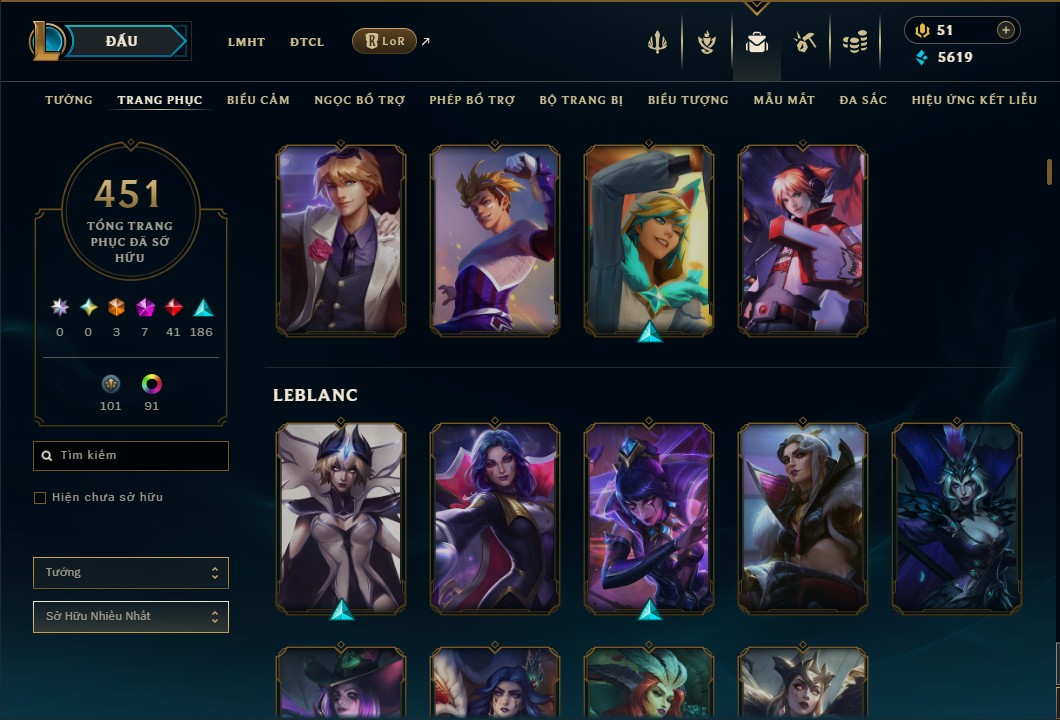Click the plus button beside the 51 currency
Viewport: 1060px width, 720px height.
pyautogui.click(x=1005, y=31)
